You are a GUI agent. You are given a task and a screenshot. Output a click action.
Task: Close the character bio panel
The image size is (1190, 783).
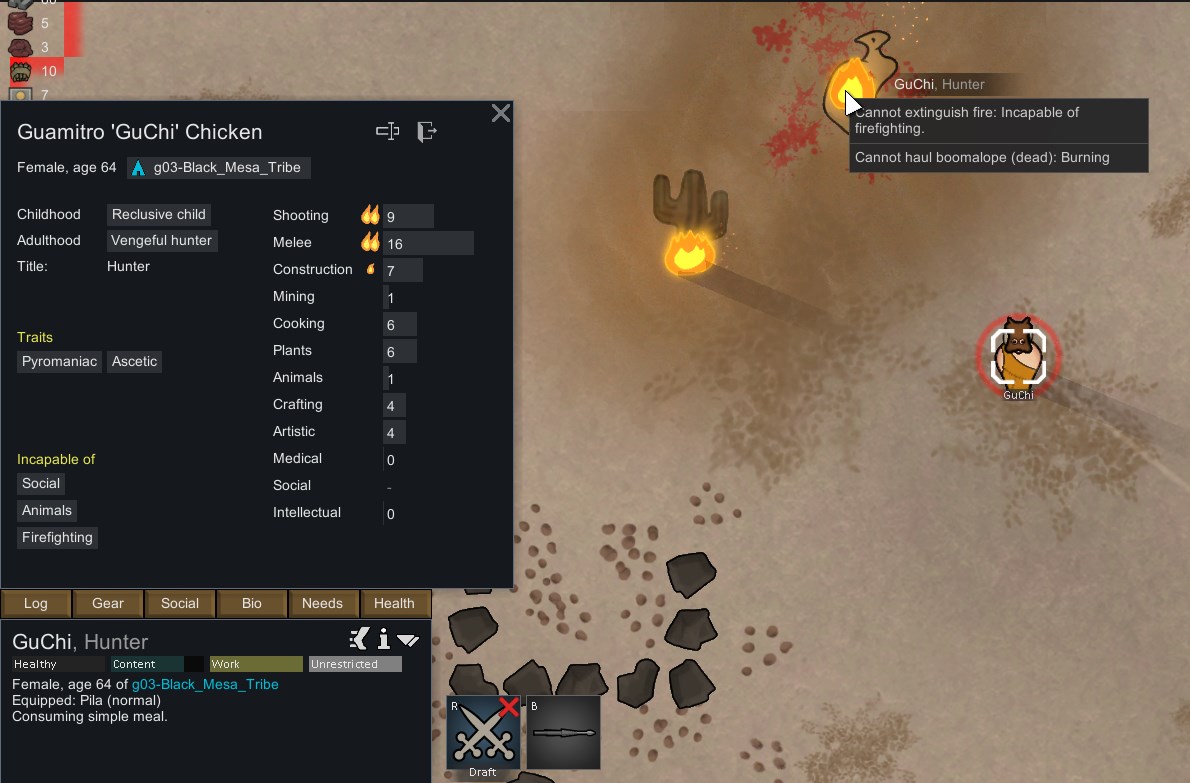(501, 113)
